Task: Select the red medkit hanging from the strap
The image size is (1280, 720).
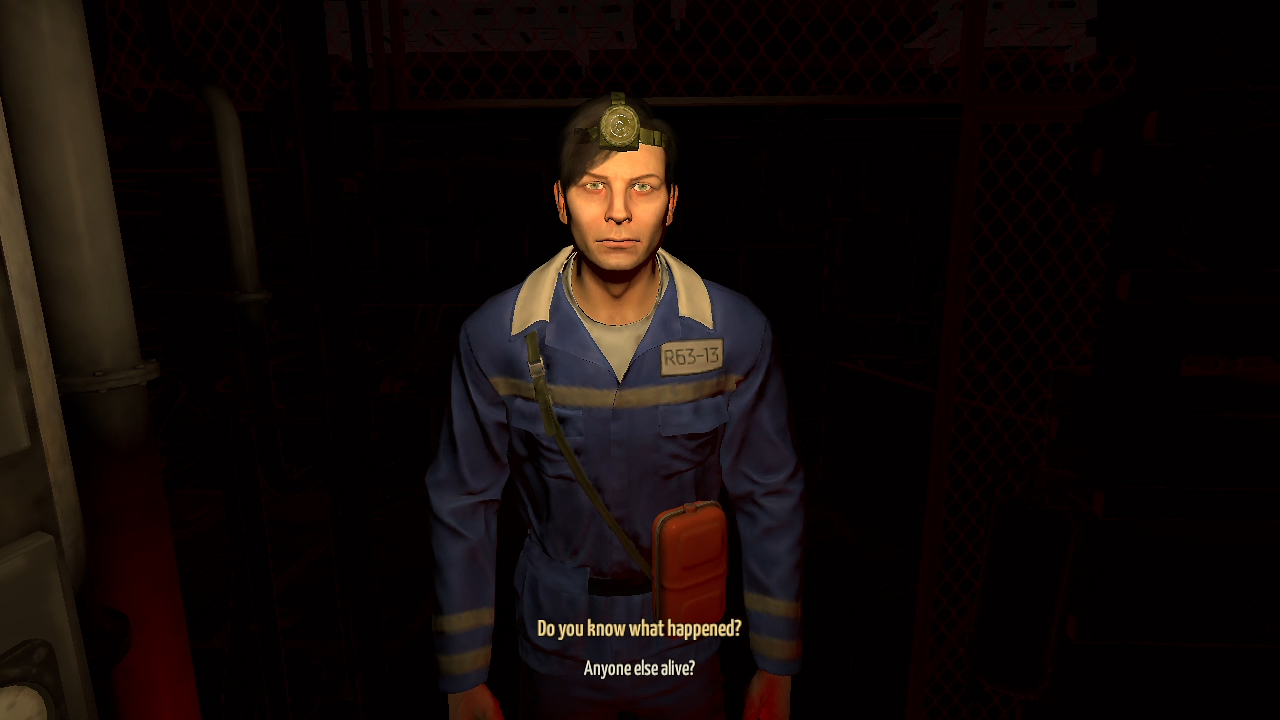Action: [687, 560]
